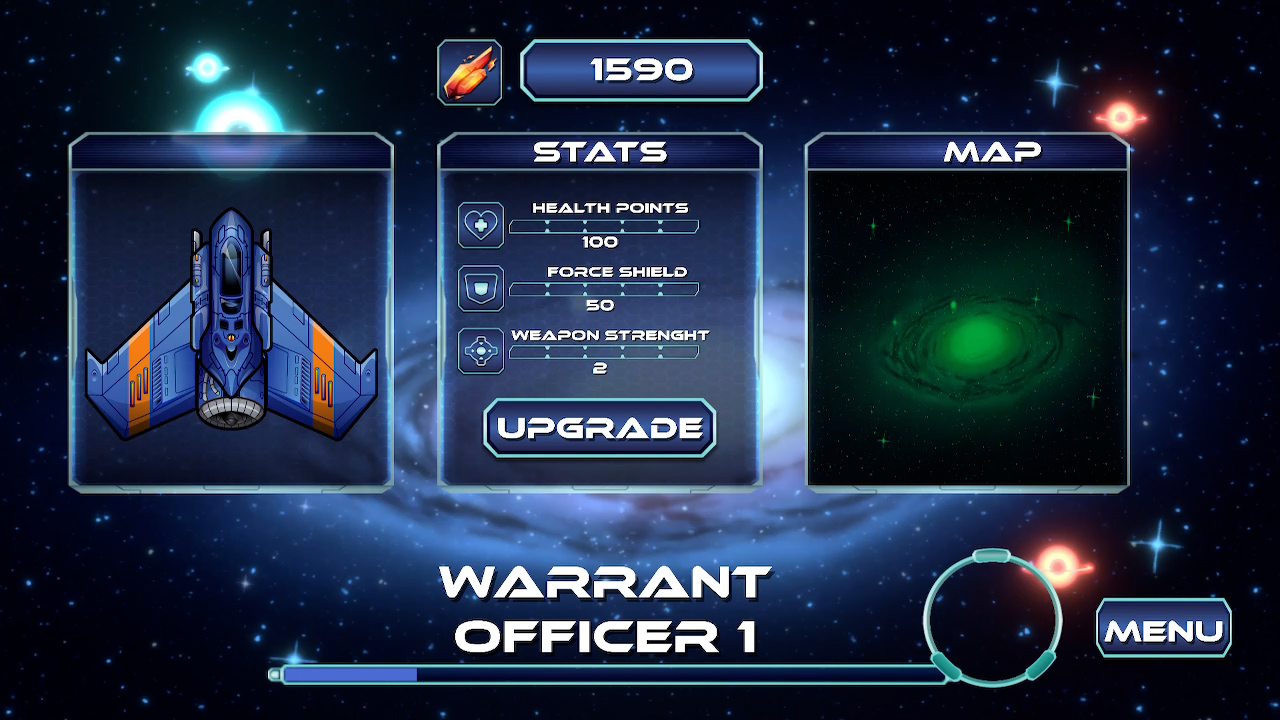Click the circular ring gauge near Menu
The image size is (1280, 720).
tap(994, 620)
